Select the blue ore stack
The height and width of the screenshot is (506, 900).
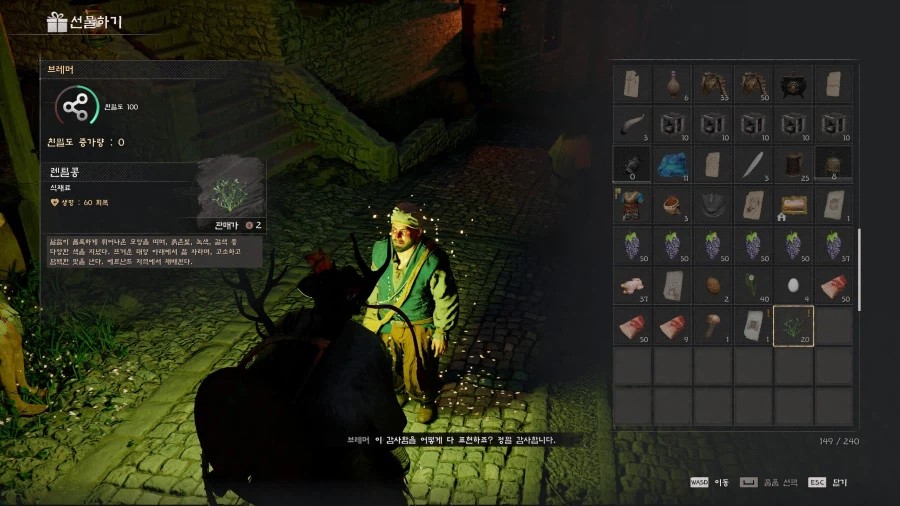[672, 164]
